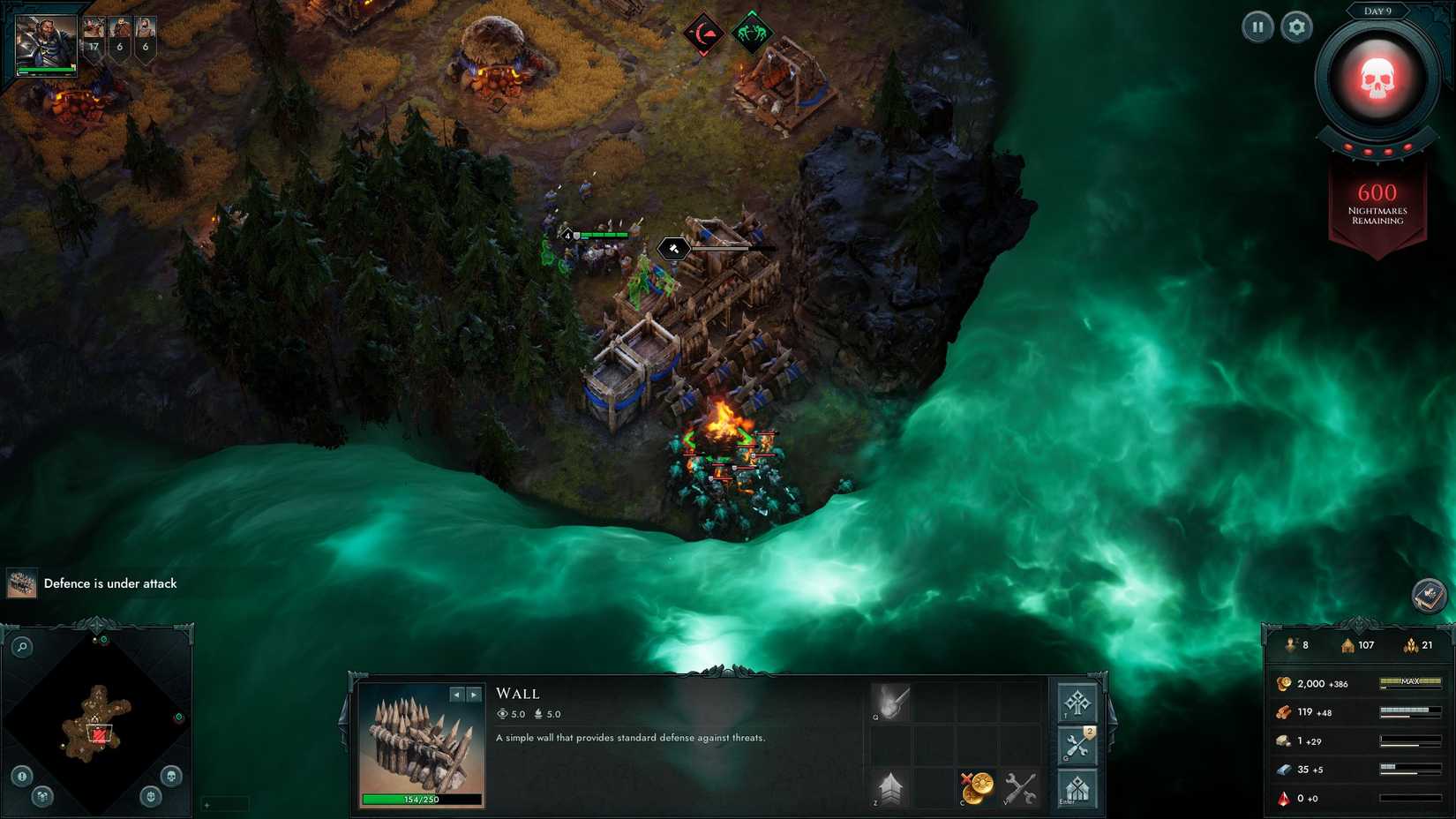
Task: Click the left arrow to view previous structure
Action: 454,693
